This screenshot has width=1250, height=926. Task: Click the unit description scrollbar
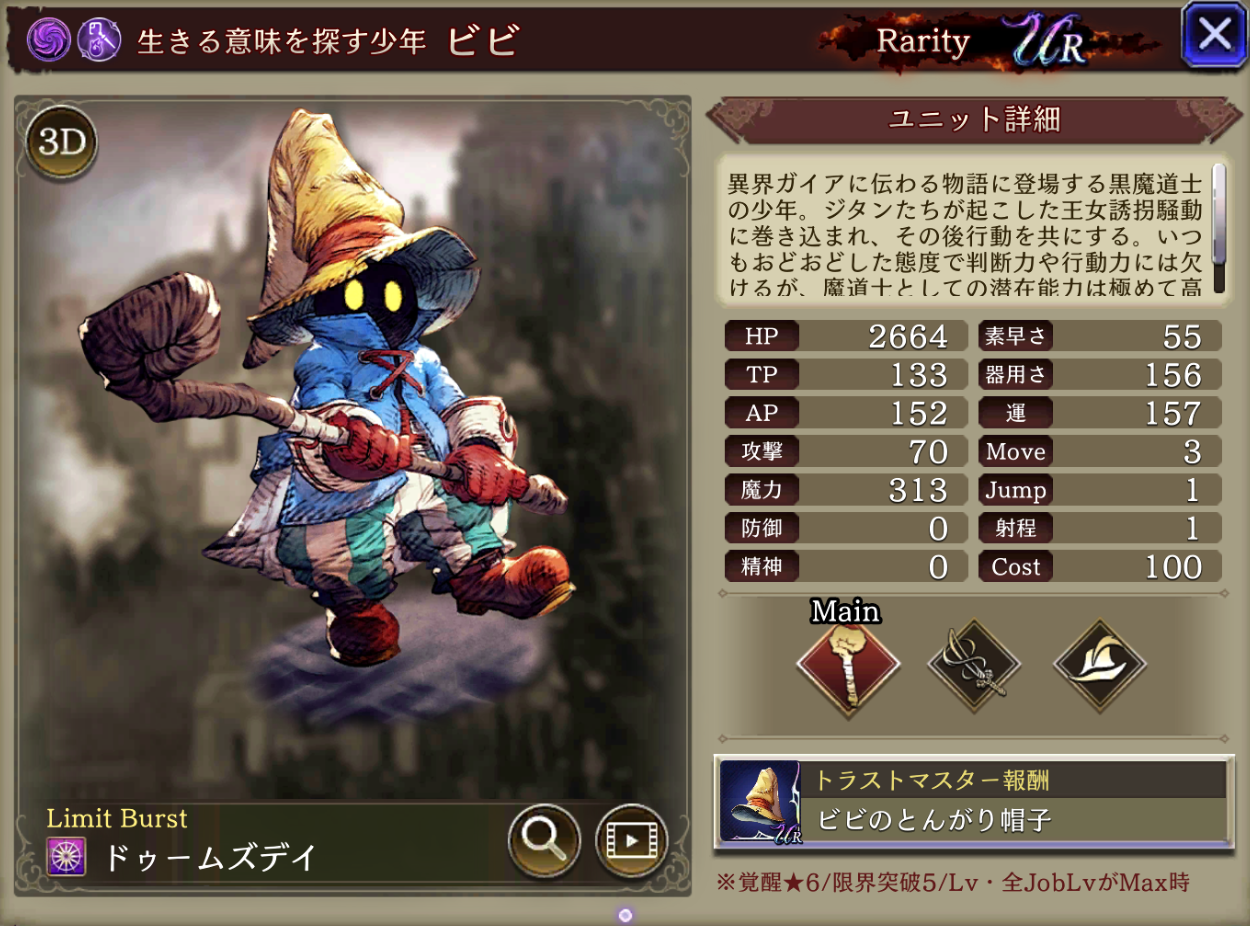1218,230
